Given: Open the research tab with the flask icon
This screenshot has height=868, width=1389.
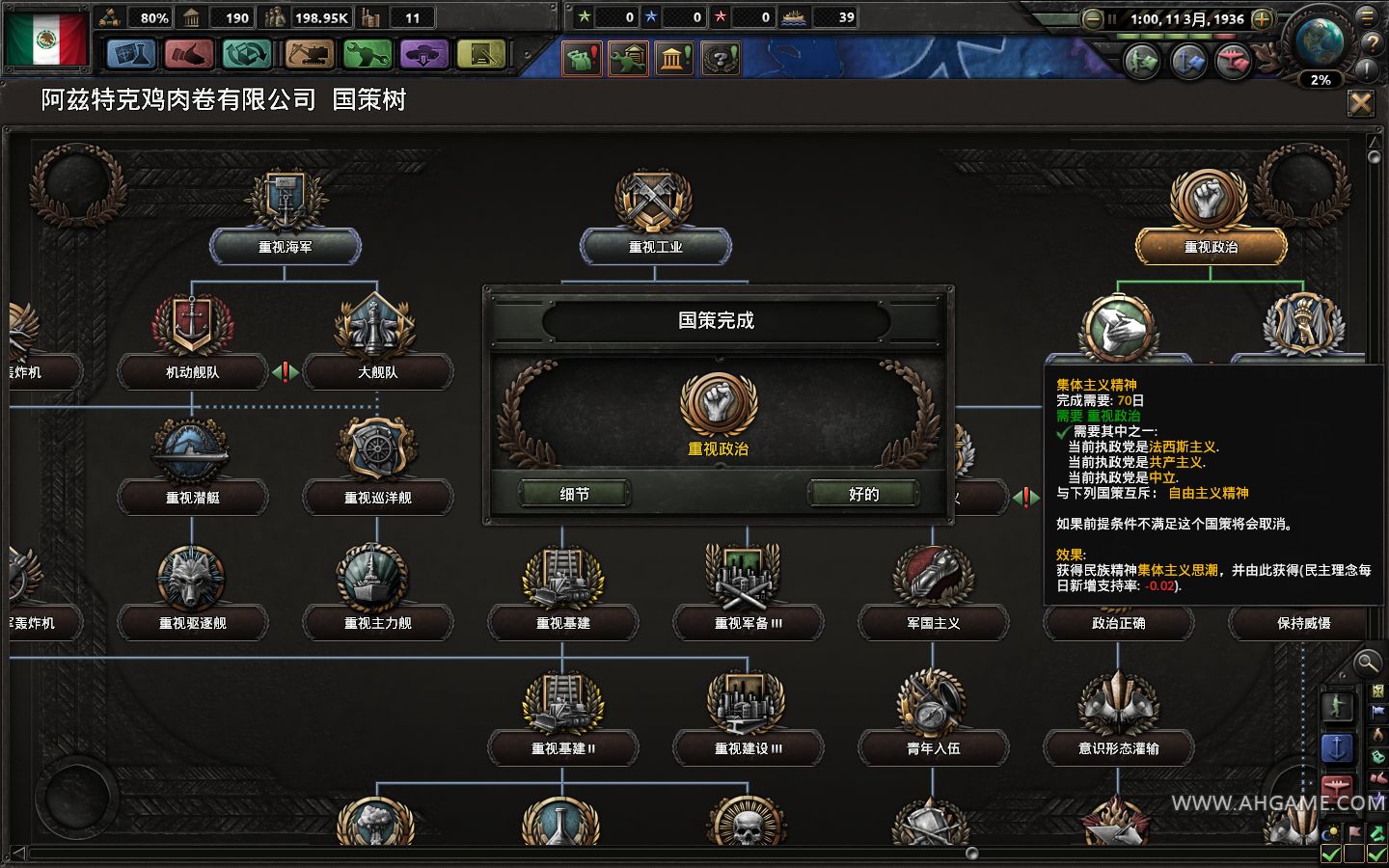Looking at the screenshot, I should pos(130,56).
